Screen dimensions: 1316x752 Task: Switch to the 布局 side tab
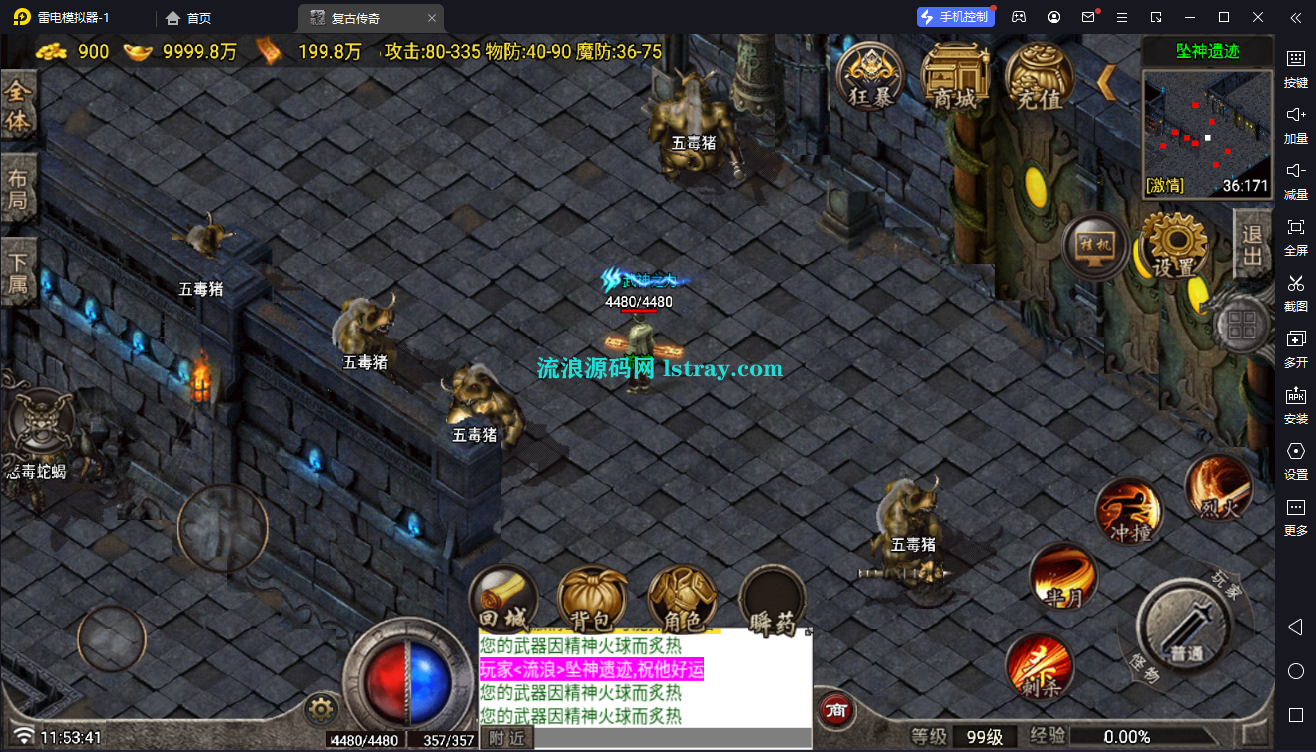click(18, 191)
